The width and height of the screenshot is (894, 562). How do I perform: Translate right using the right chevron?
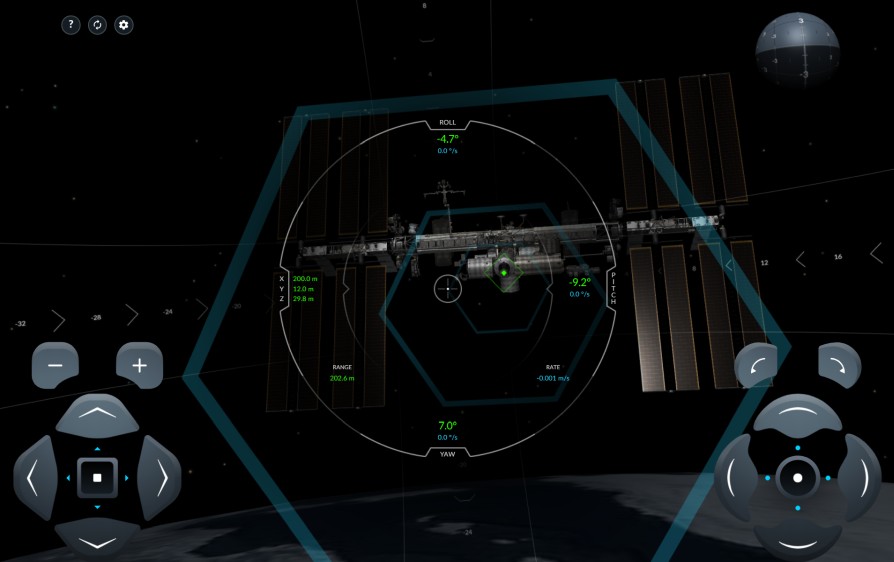click(x=160, y=478)
